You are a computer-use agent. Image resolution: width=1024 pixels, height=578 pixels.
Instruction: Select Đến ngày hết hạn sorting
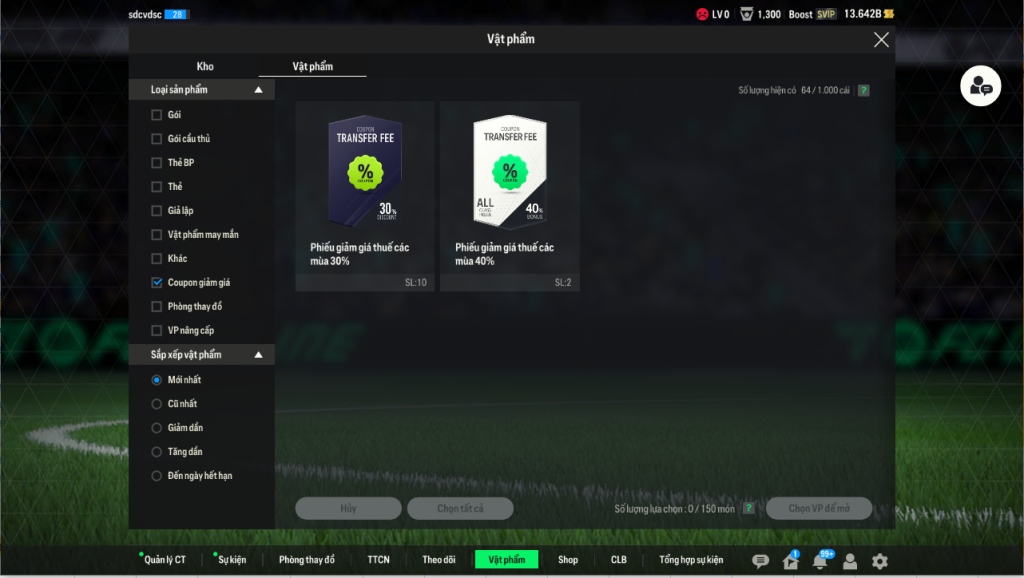tap(156, 476)
